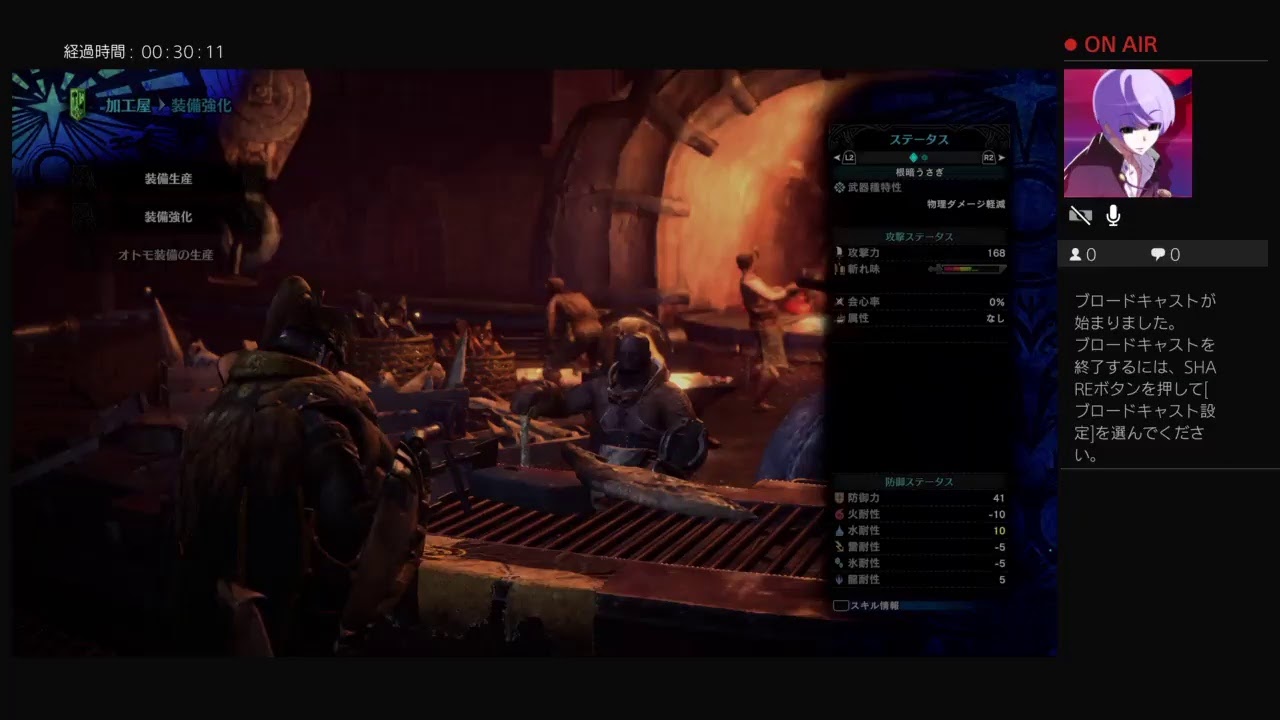The image size is (1280, 720).
Task: Toggle the broadcast microphone icon
Action: pyautogui.click(x=1113, y=215)
